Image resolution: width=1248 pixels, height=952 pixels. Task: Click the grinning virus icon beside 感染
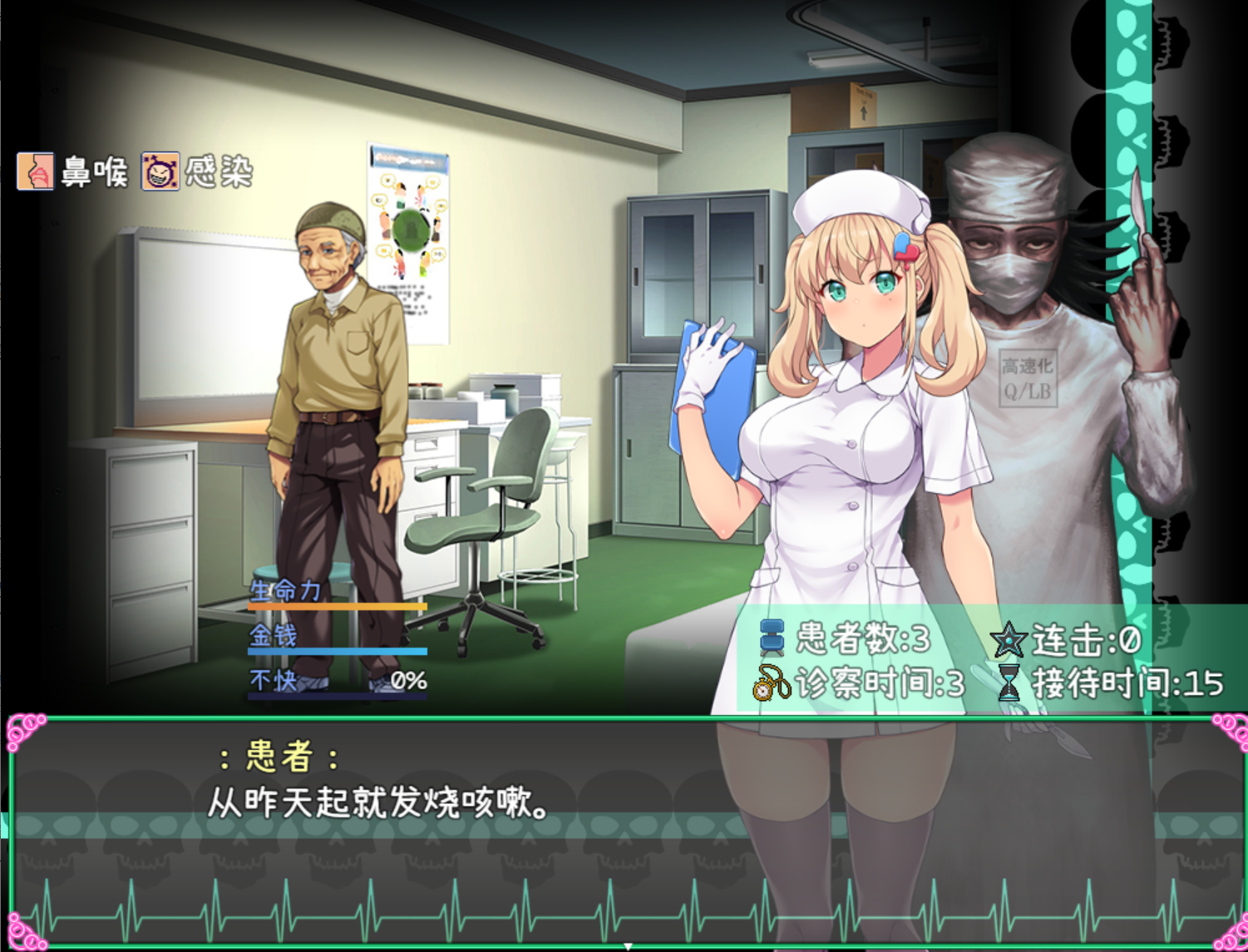tap(161, 170)
